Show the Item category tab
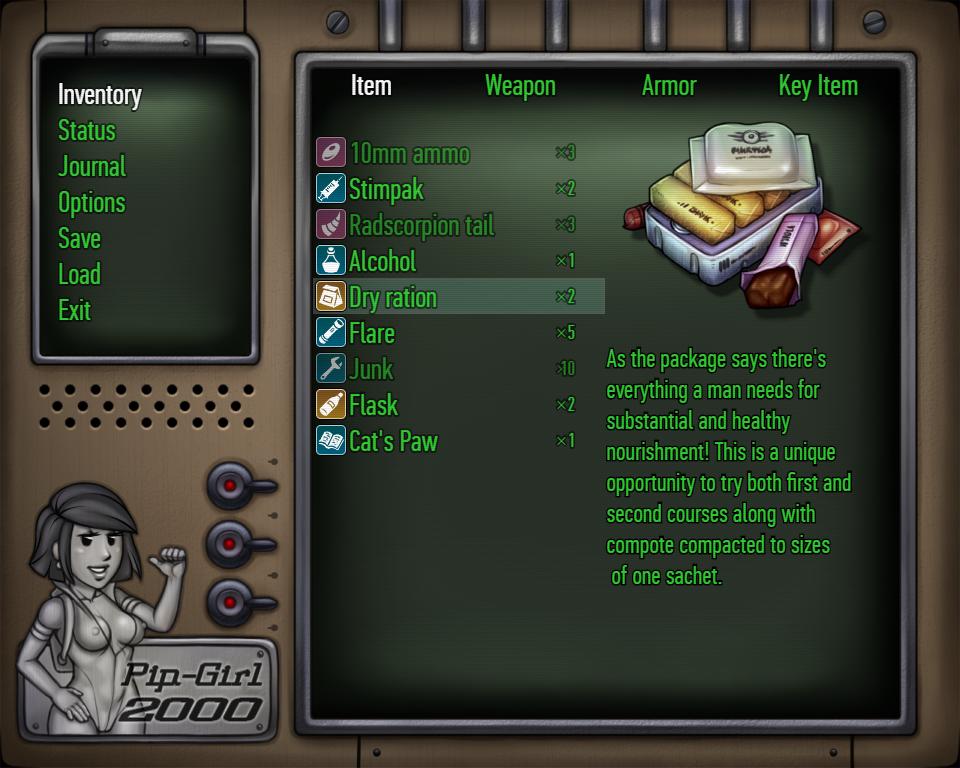The image size is (960, 768). pyautogui.click(x=371, y=86)
